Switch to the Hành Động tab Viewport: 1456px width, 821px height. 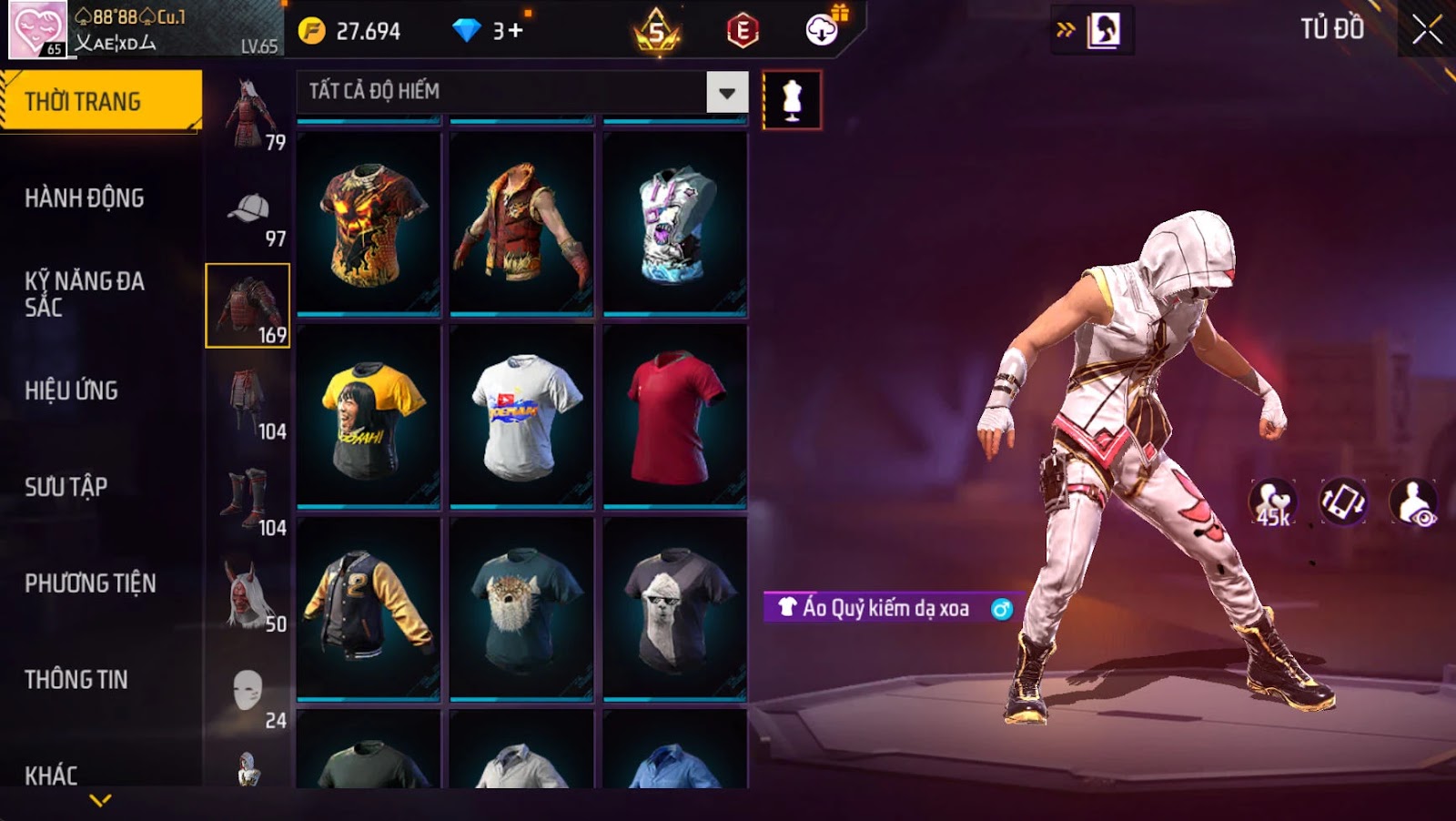point(85,198)
